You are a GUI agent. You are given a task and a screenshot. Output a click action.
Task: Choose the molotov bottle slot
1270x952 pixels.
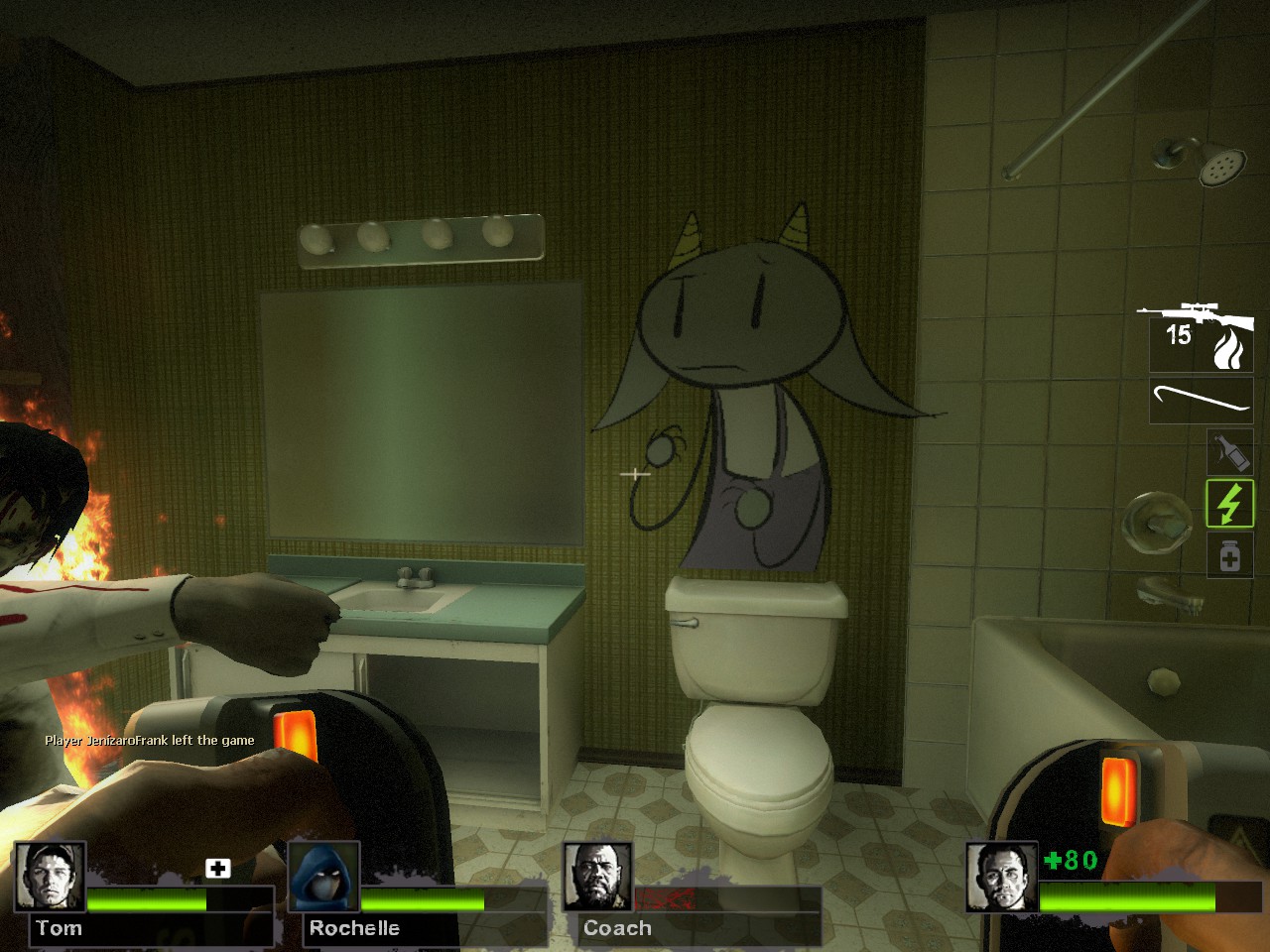coord(1229,451)
